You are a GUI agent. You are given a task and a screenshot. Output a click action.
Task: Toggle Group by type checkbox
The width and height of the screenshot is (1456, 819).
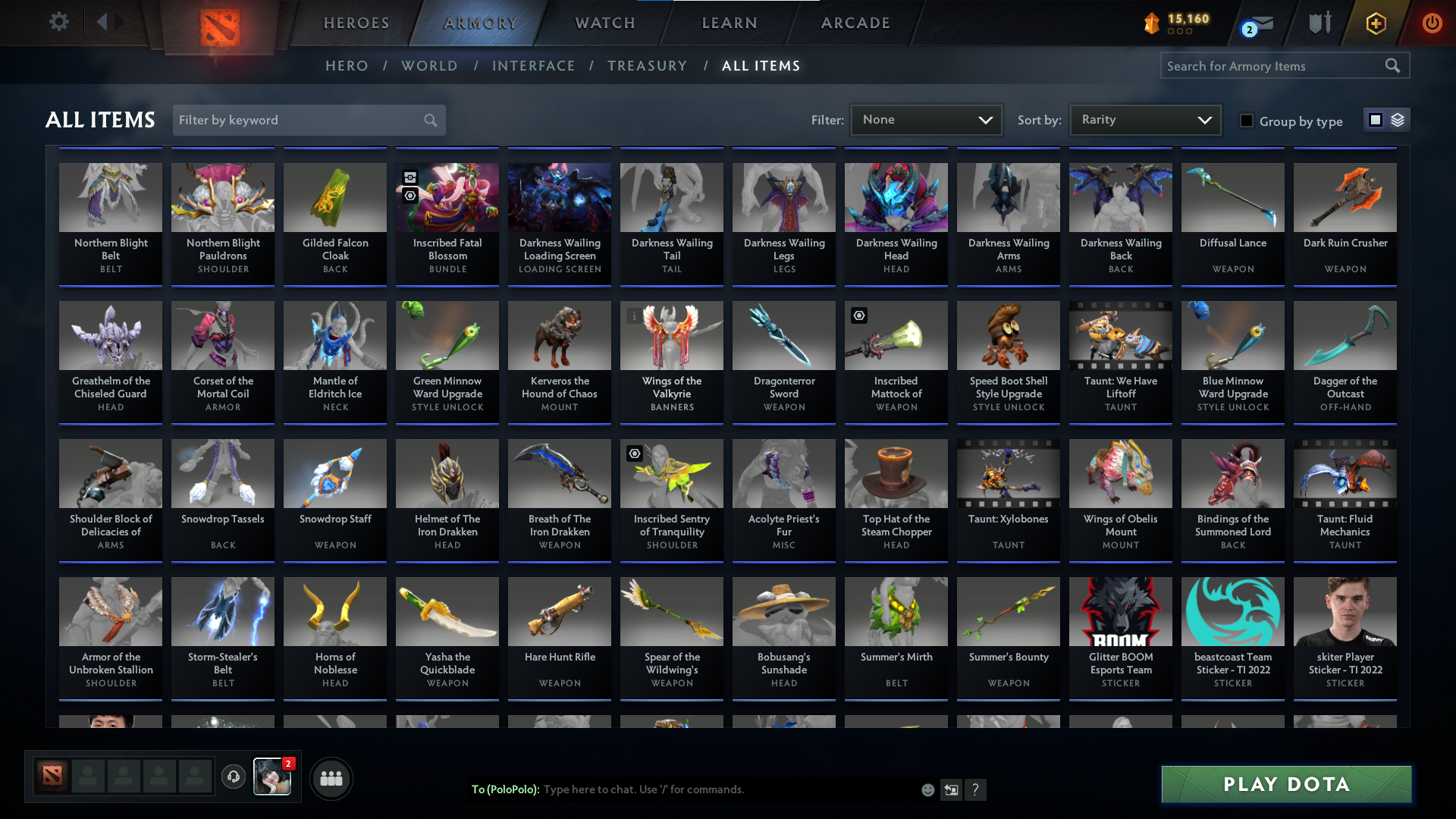1247,121
